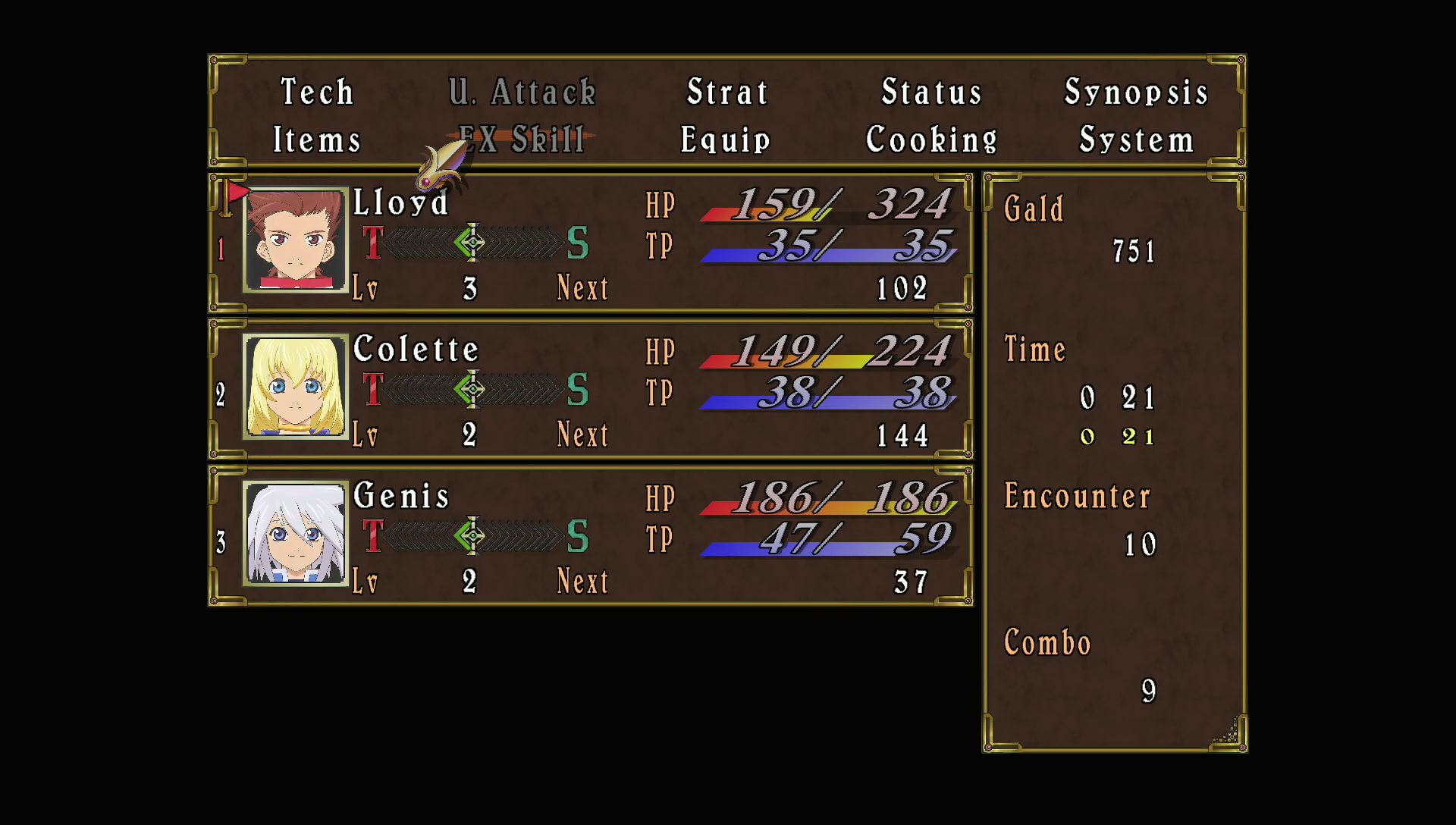This screenshot has width=1456, height=825.
Task: Open the Status screen
Action: (x=931, y=92)
